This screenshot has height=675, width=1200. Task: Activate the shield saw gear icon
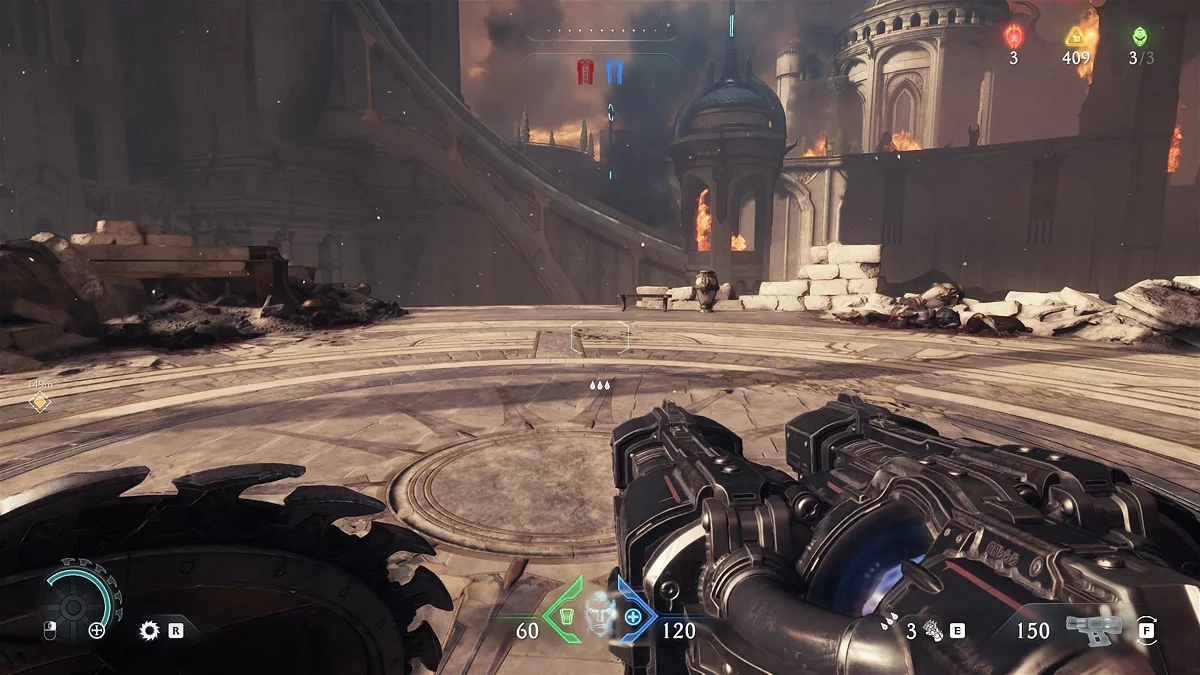tap(150, 630)
